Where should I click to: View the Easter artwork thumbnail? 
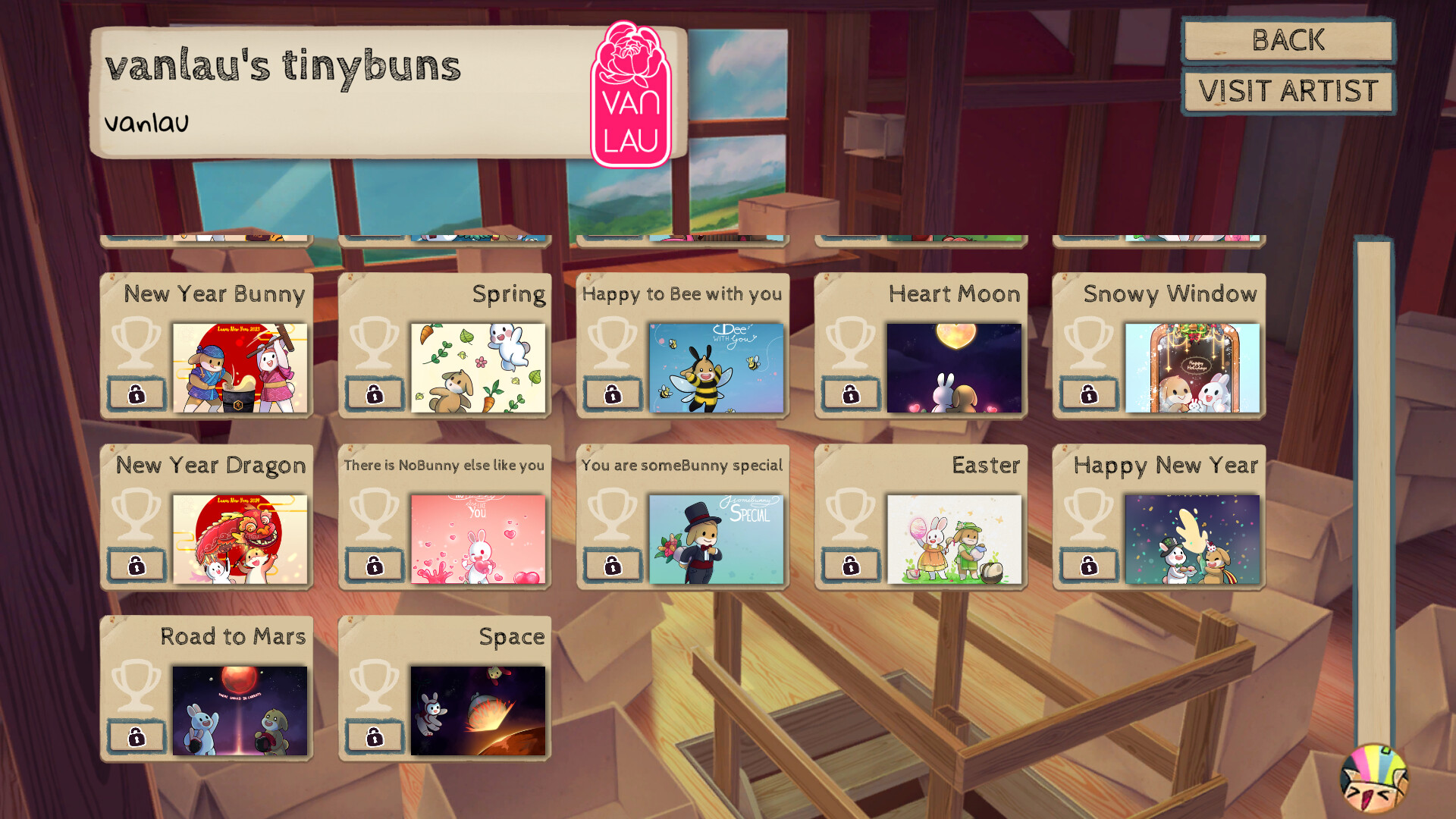pos(955,539)
